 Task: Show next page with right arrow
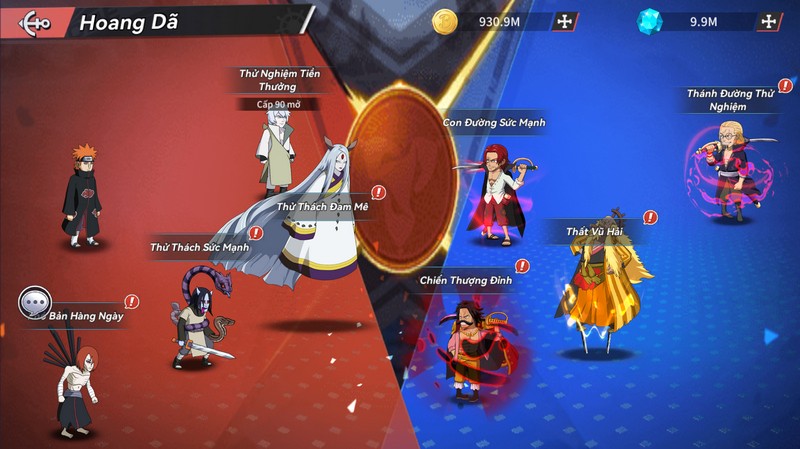(x=770, y=337)
